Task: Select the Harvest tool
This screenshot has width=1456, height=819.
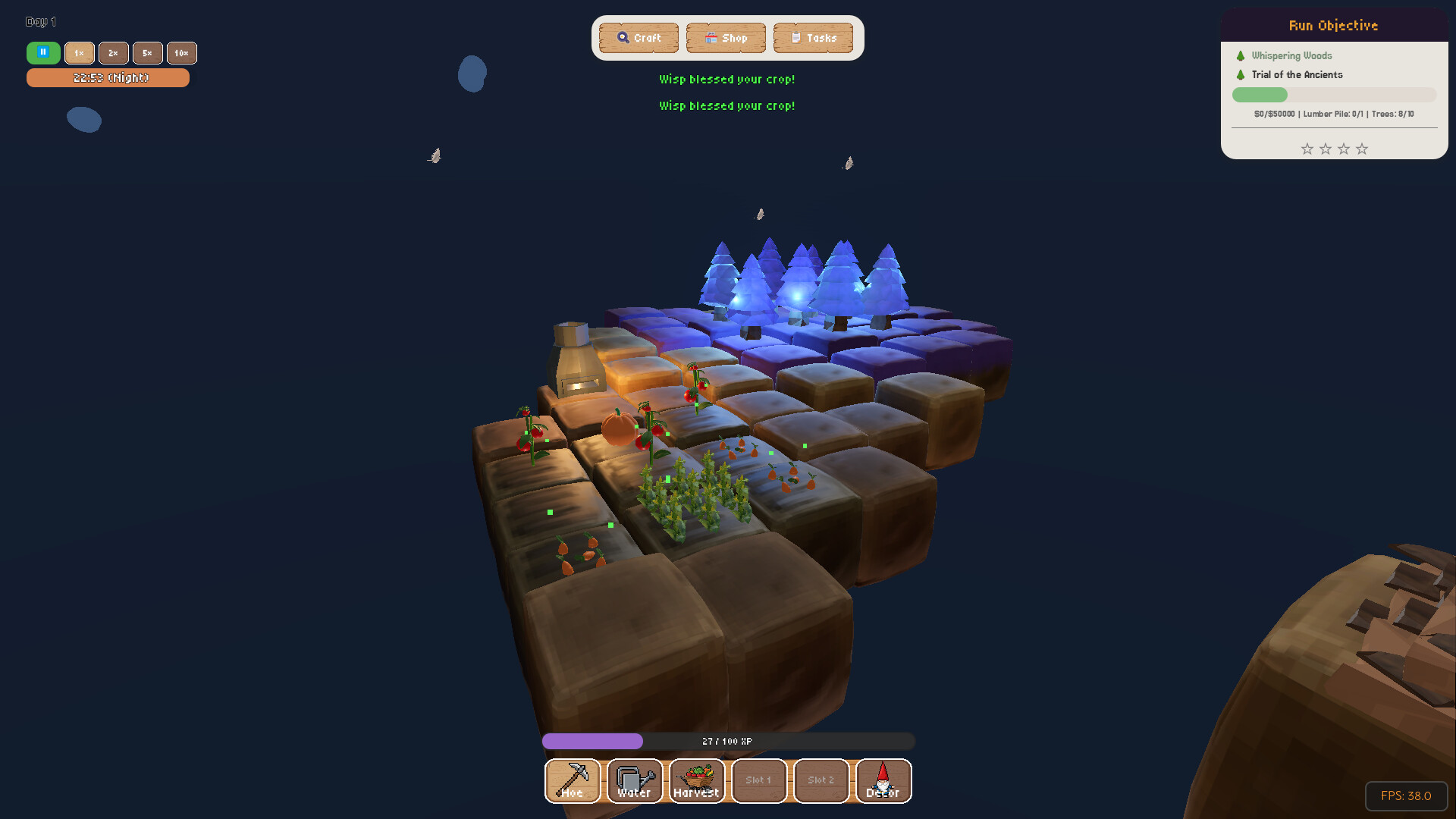Action: pyautogui.click(x=696, y=781)
